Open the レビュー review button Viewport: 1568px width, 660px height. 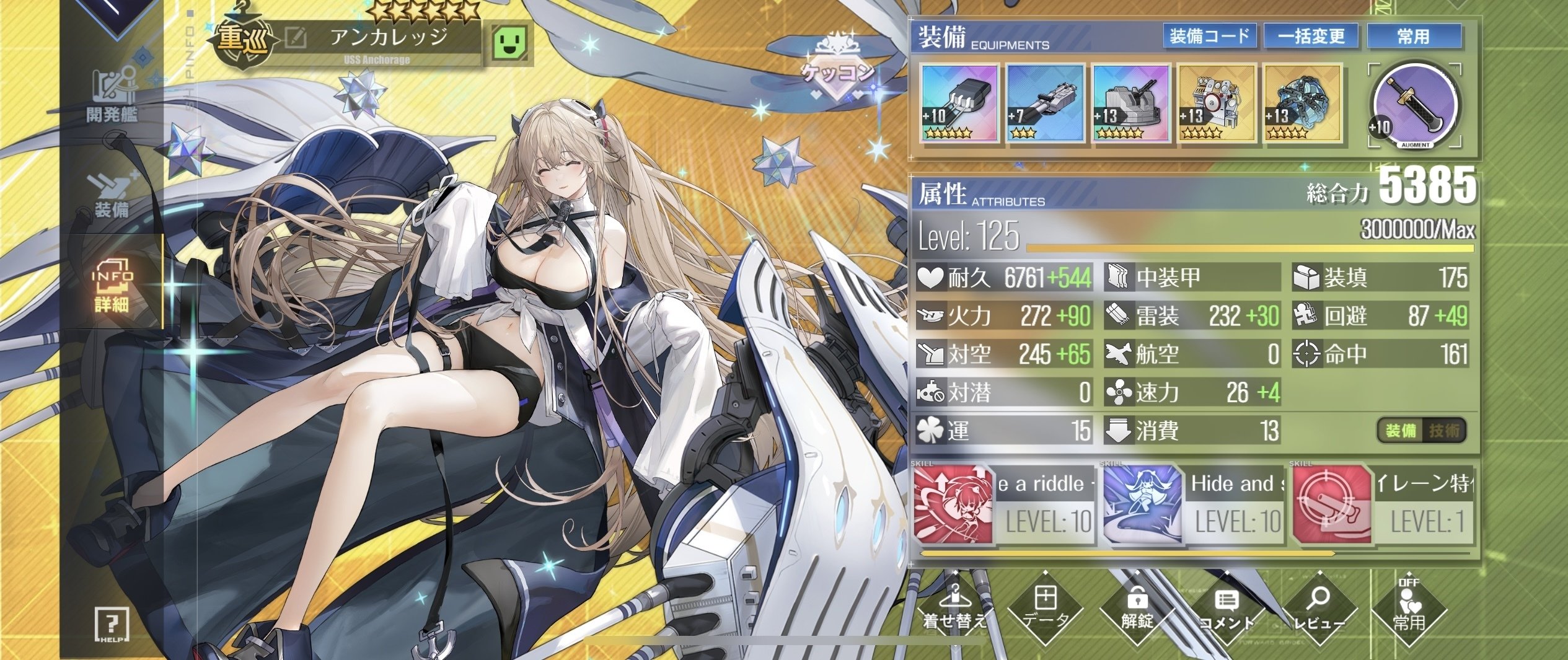(x=1319, y=610)
